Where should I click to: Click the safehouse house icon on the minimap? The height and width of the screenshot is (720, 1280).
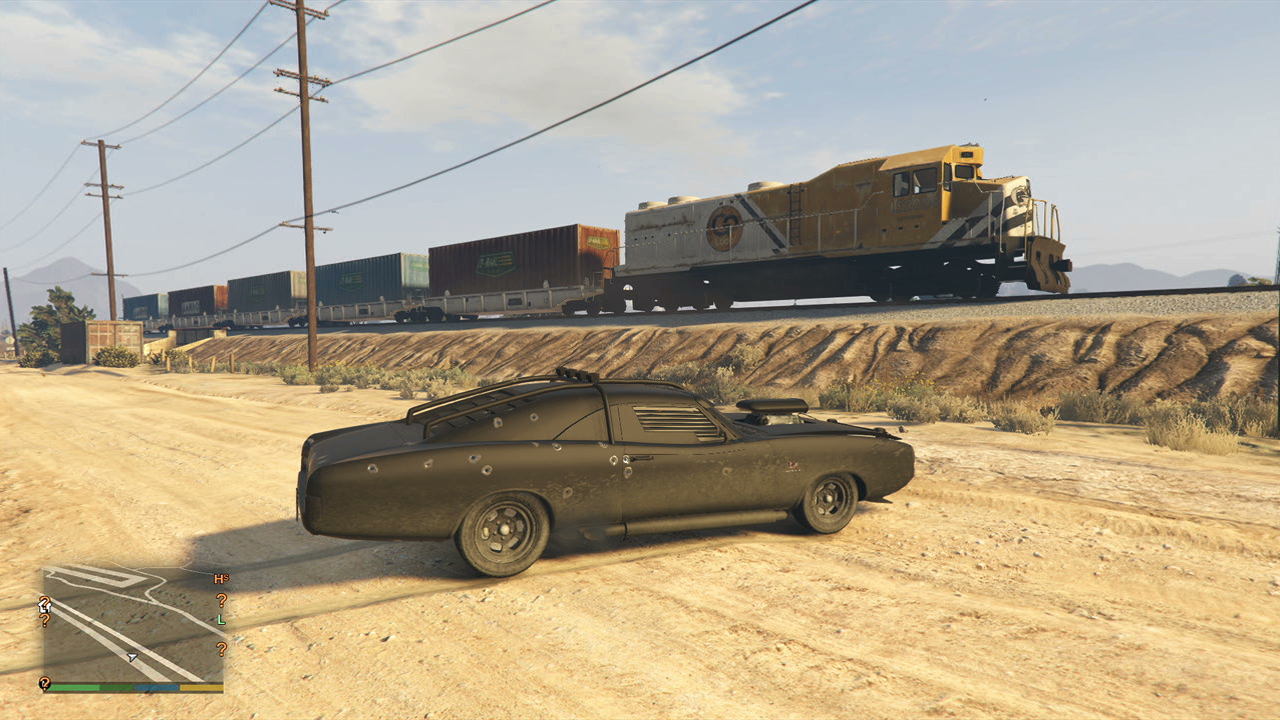(45, 607)
